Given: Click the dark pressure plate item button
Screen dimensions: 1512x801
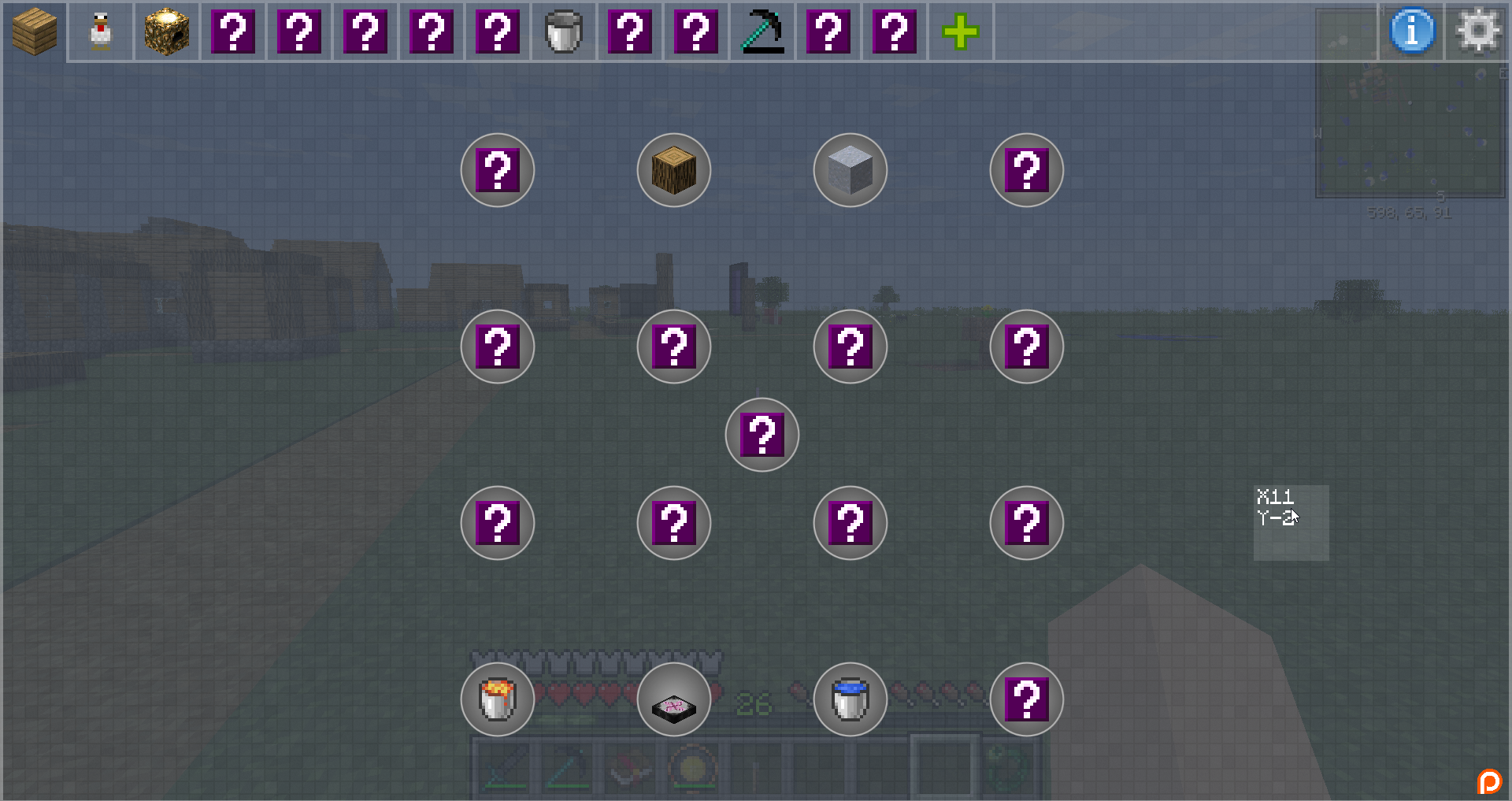Looking at the screenshot, I should click(674, 699).
